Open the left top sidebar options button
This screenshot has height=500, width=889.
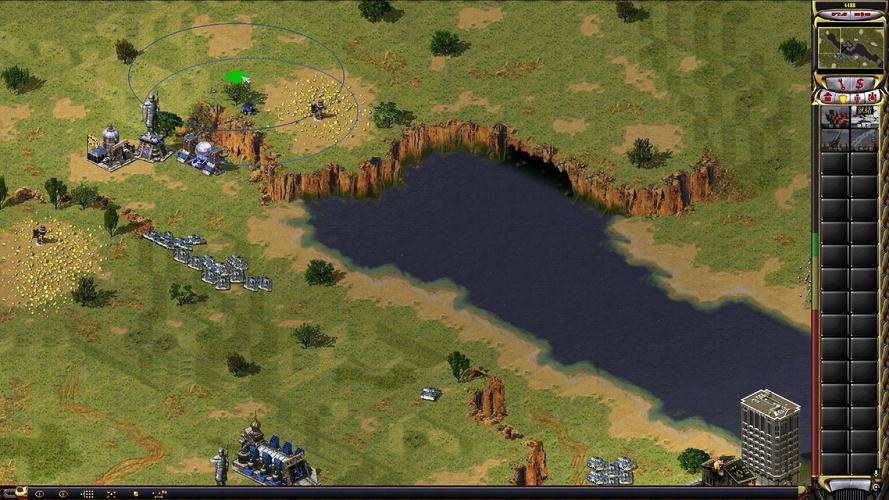tap(837, 15)
